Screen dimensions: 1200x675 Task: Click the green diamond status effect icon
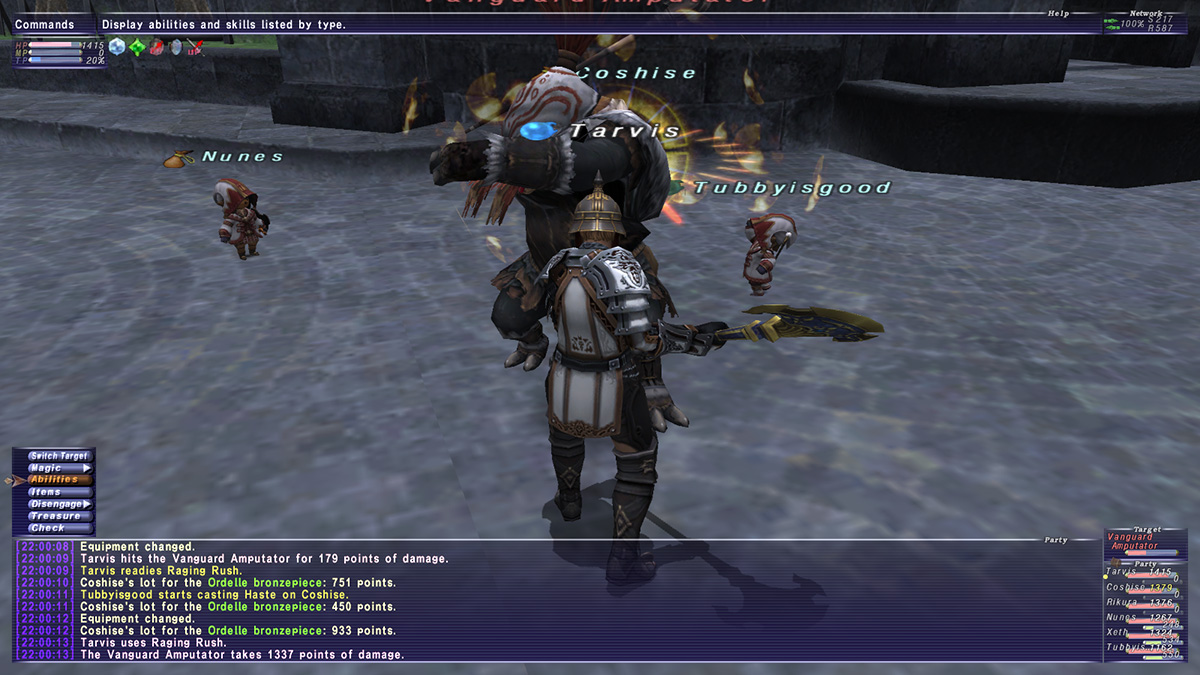pos(137,46)
